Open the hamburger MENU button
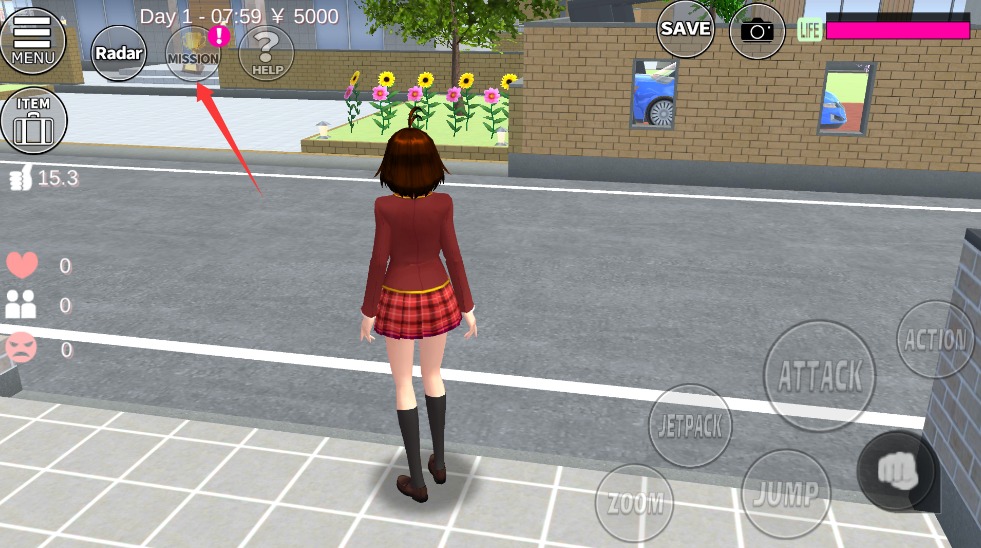 [33, 40]
